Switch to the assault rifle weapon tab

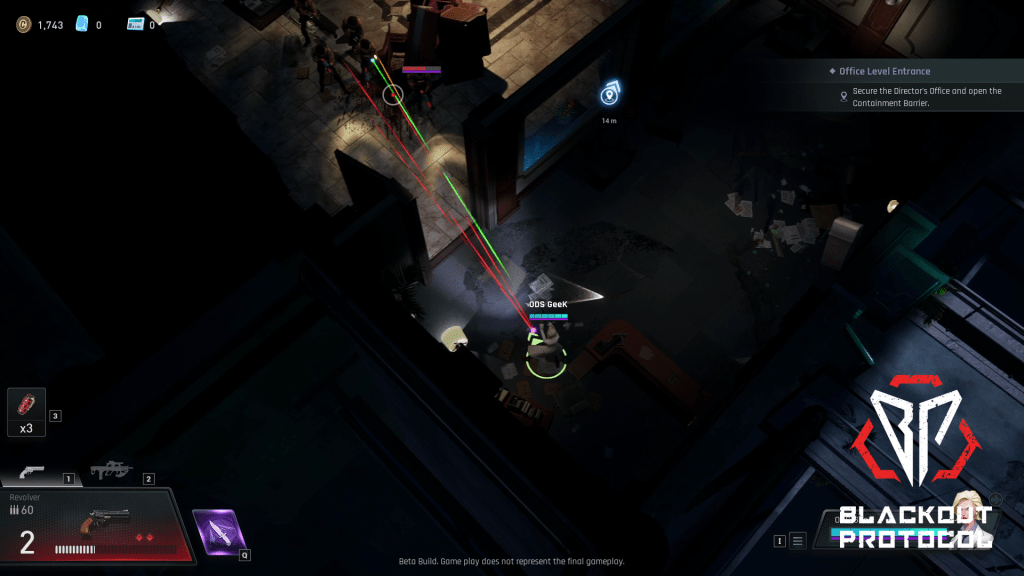111,470
